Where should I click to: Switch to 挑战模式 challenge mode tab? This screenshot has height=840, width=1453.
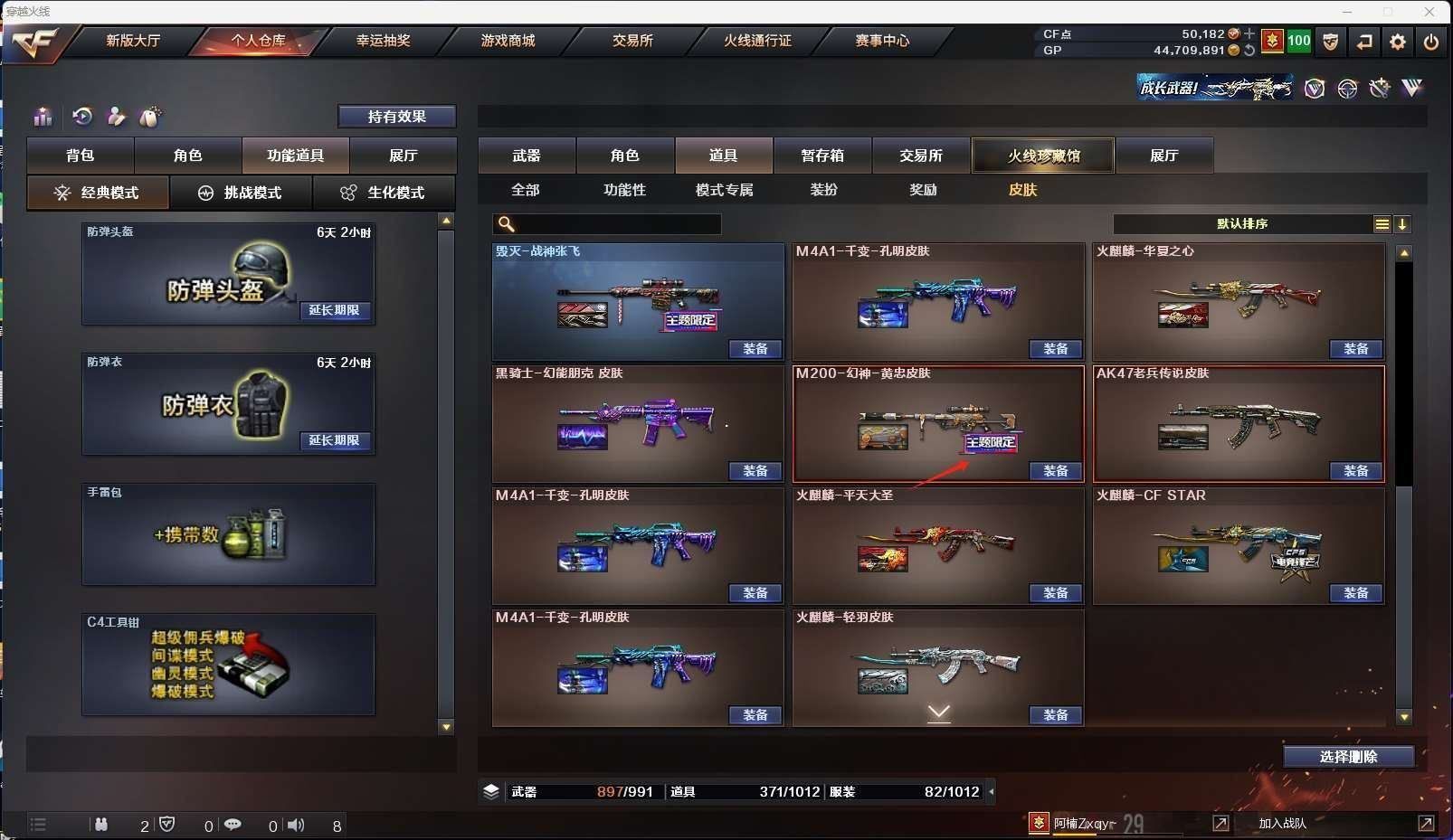(241, 193)
